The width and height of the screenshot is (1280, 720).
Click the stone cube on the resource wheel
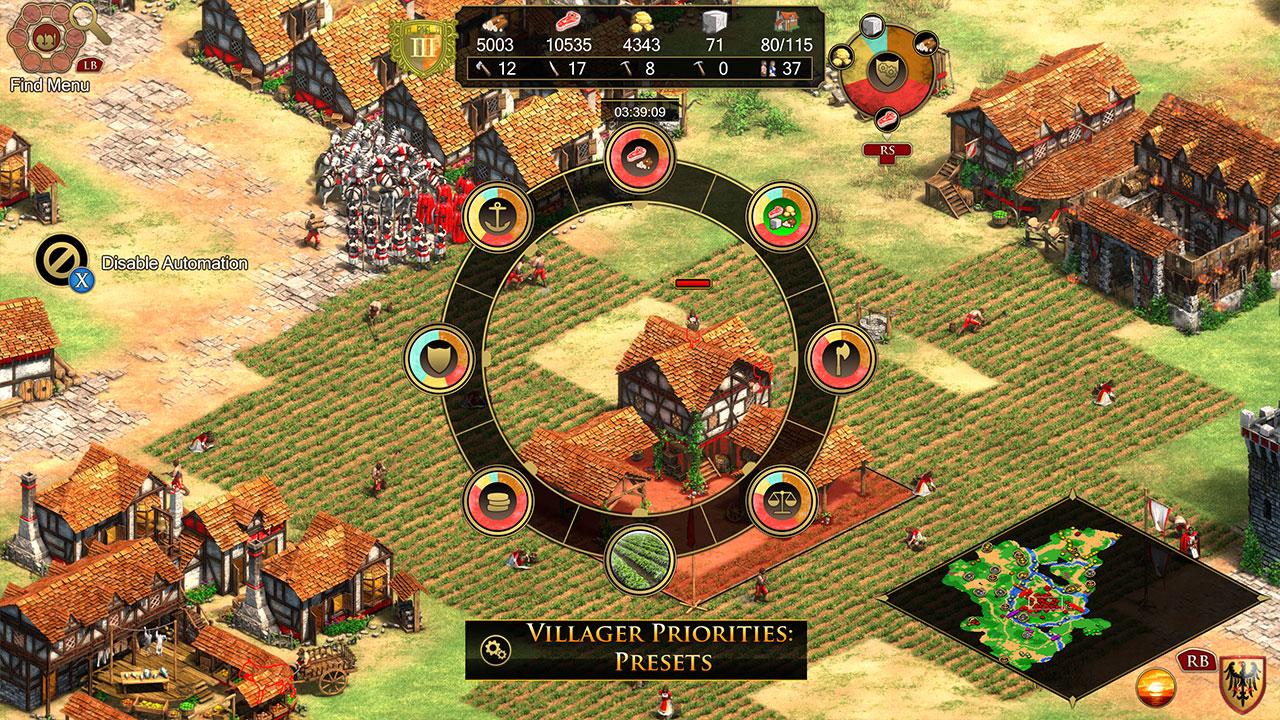[x=871, y=26]
